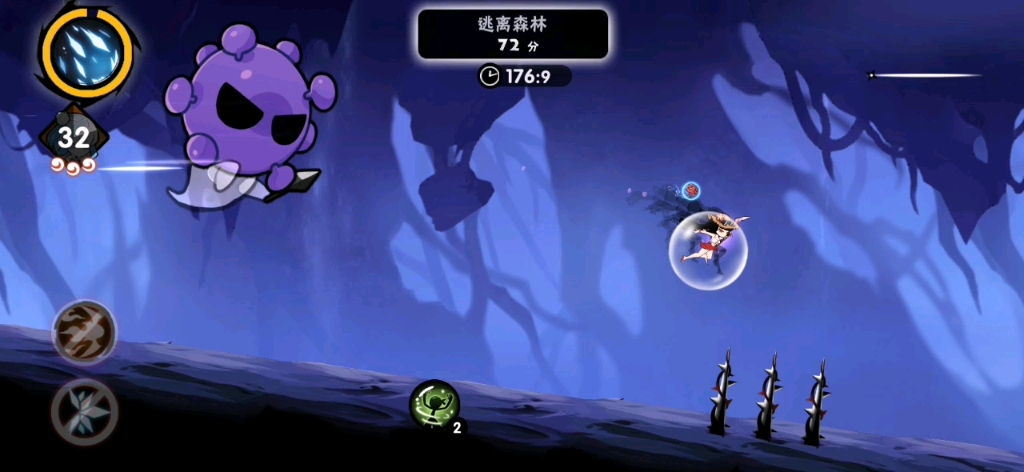This screenshot has width=1024, height=472.
Task: Use the green item with count 2
Action: click(434, 406)
